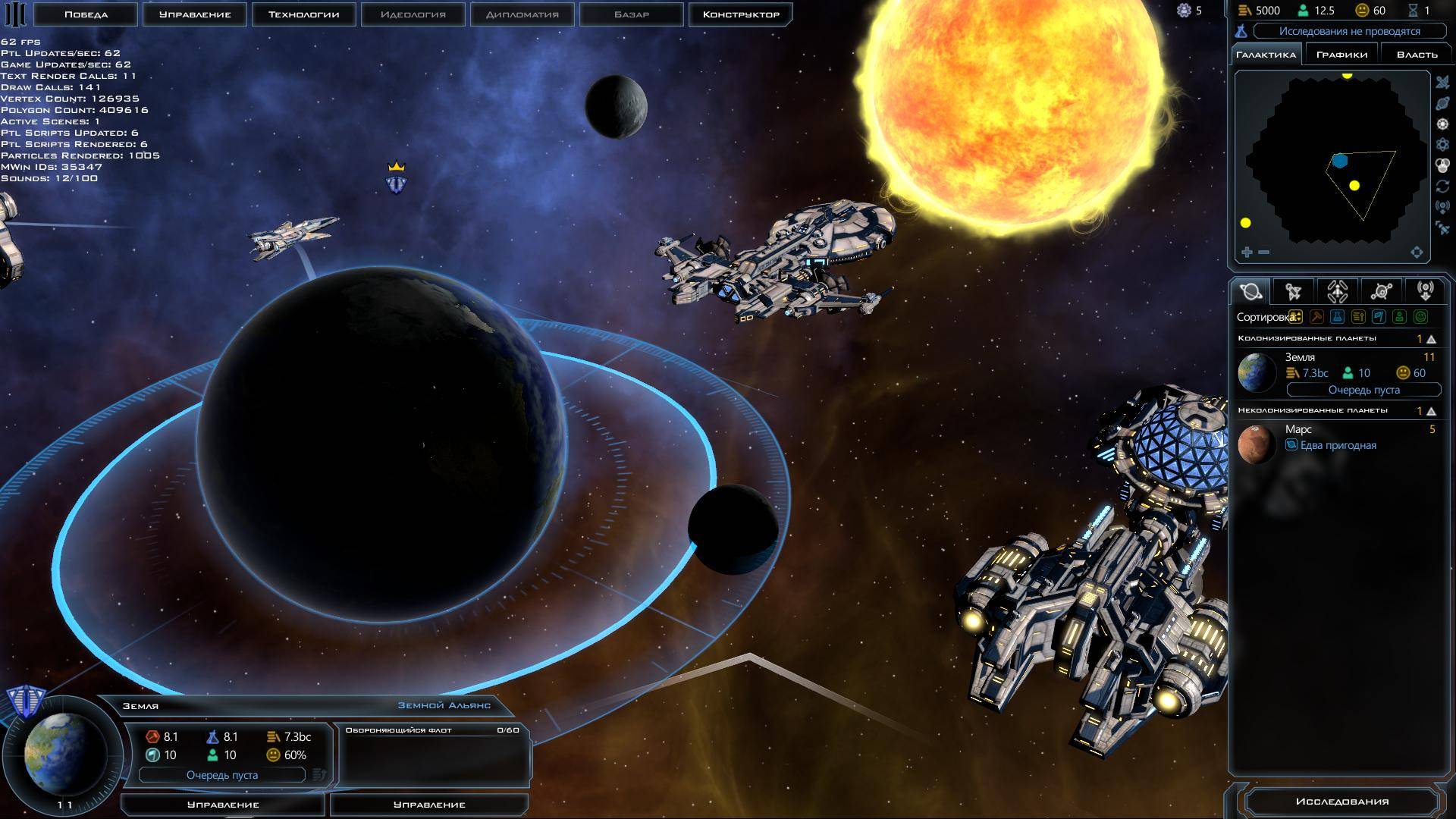Open the Исследования button

1341,802
